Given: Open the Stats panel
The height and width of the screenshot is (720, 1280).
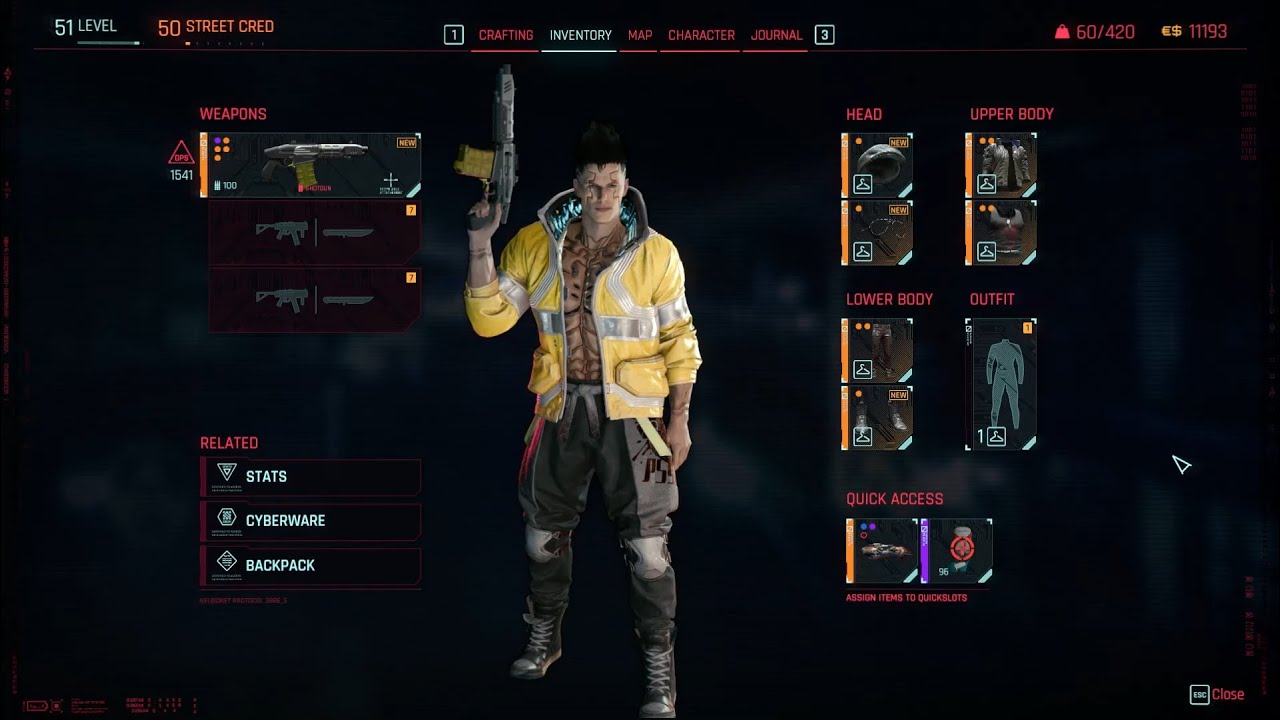Looking at the screenshot, I should click(311, 477).
